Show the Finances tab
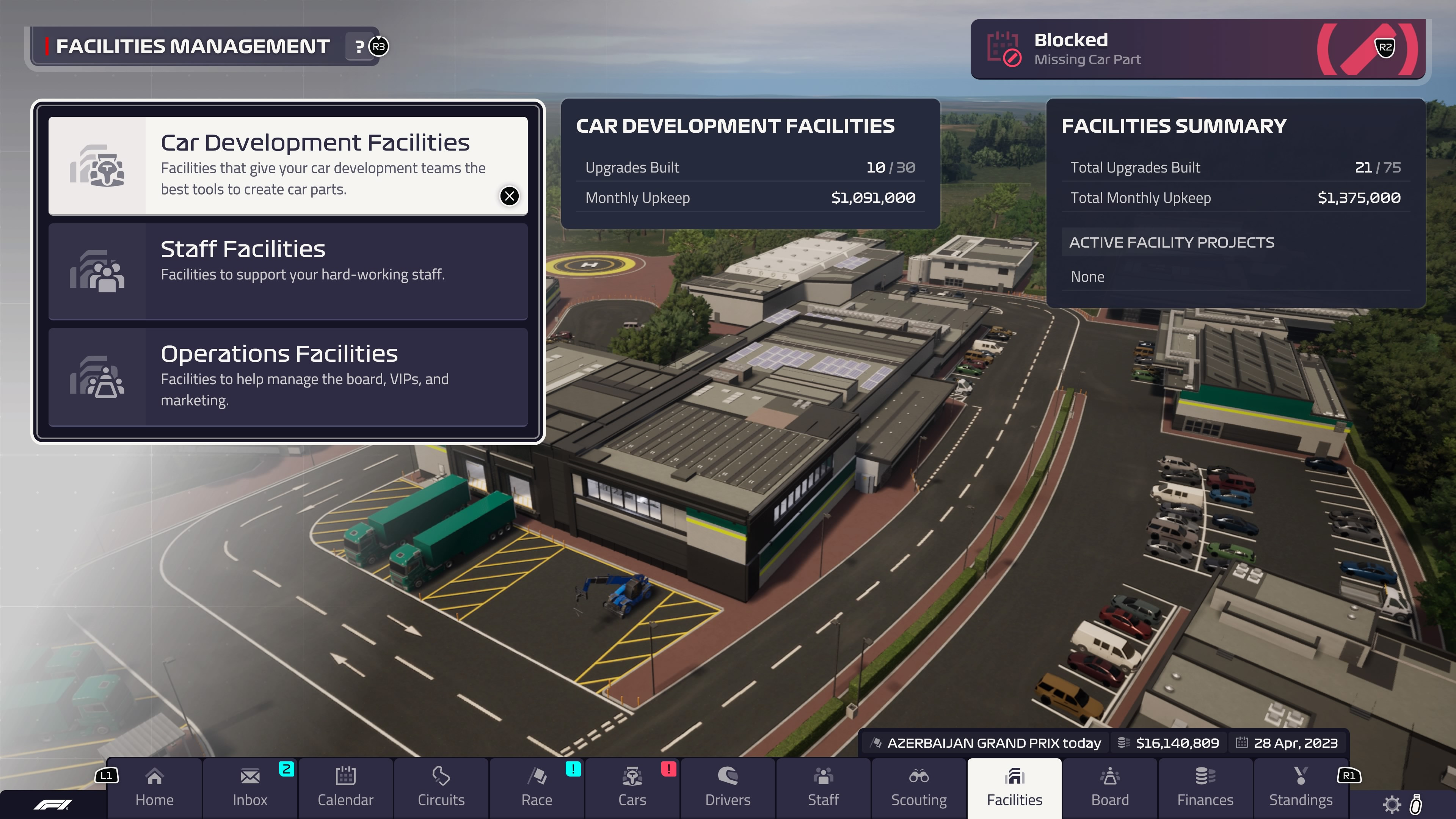Viewport: 1456px width, 819px height. (x=1205, y=788)
